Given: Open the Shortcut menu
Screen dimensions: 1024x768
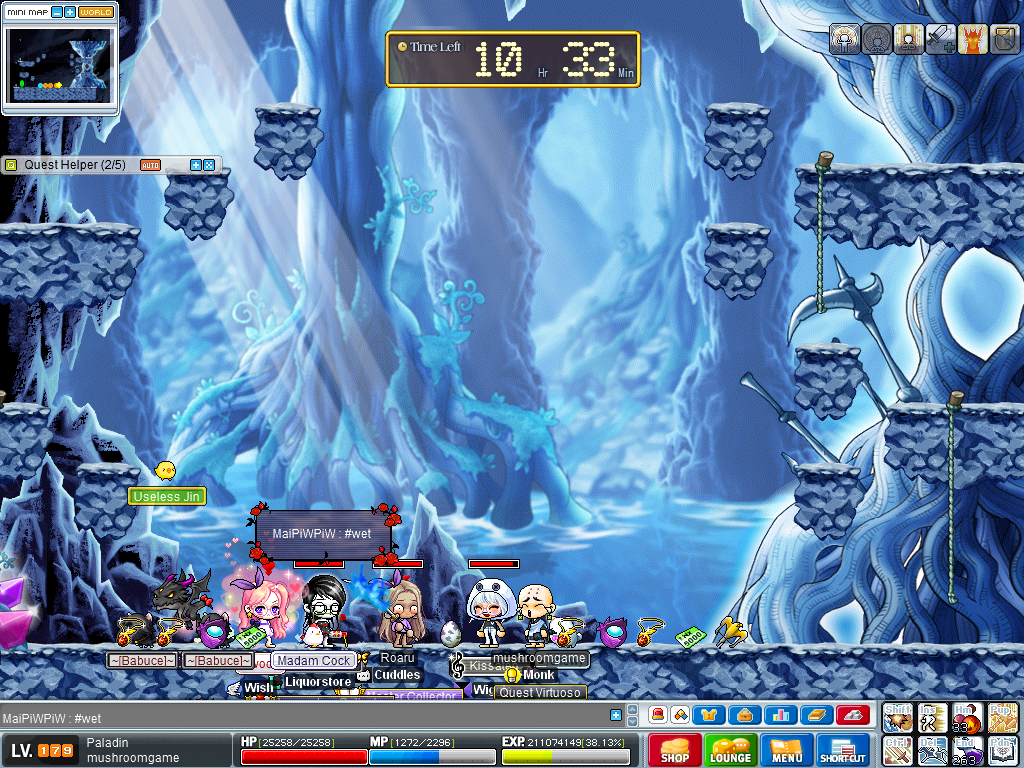Looking at the screenshot, I should click(842, 751).
